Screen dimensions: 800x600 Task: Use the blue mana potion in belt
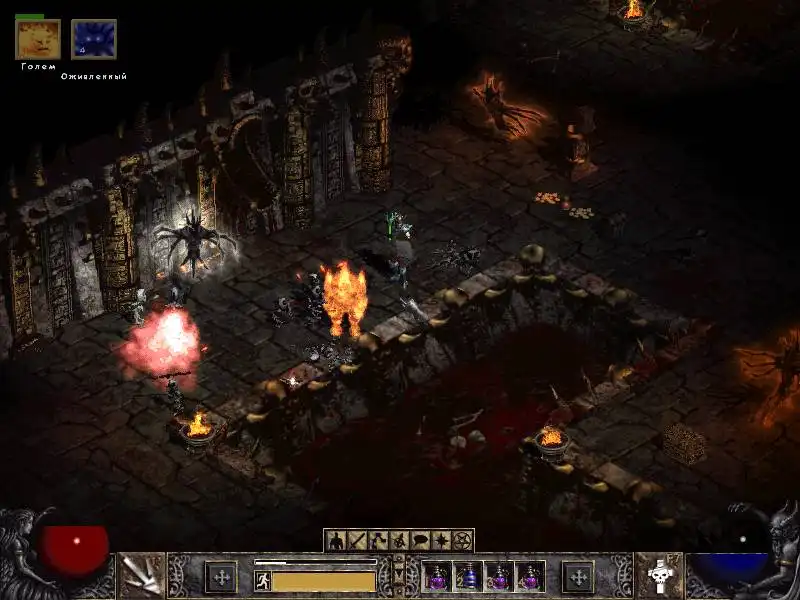click(469, 576)
